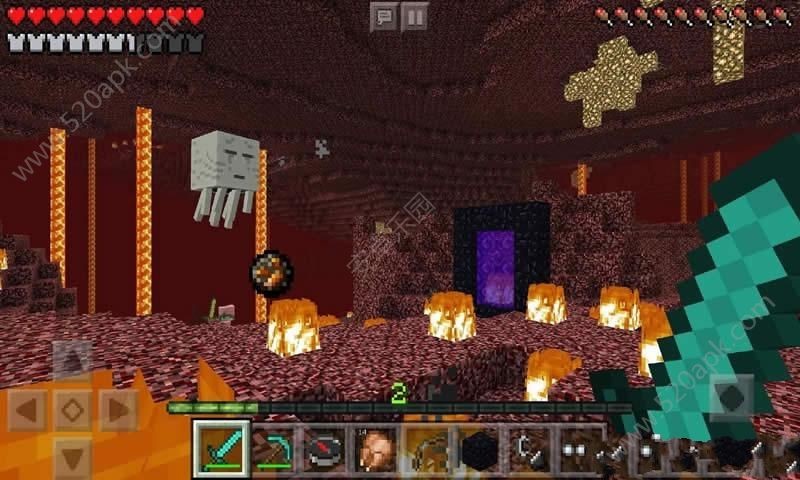Tap the move backward arrow
Viewport: 800px width, 480px height.
(71, 455)
